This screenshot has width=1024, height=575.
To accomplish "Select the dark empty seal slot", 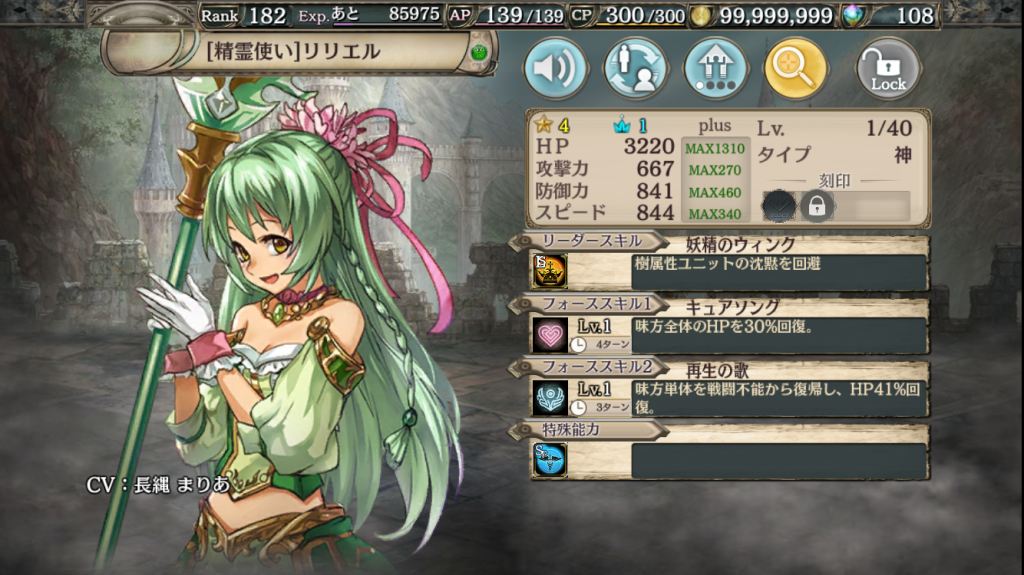I will click(779, 206).
